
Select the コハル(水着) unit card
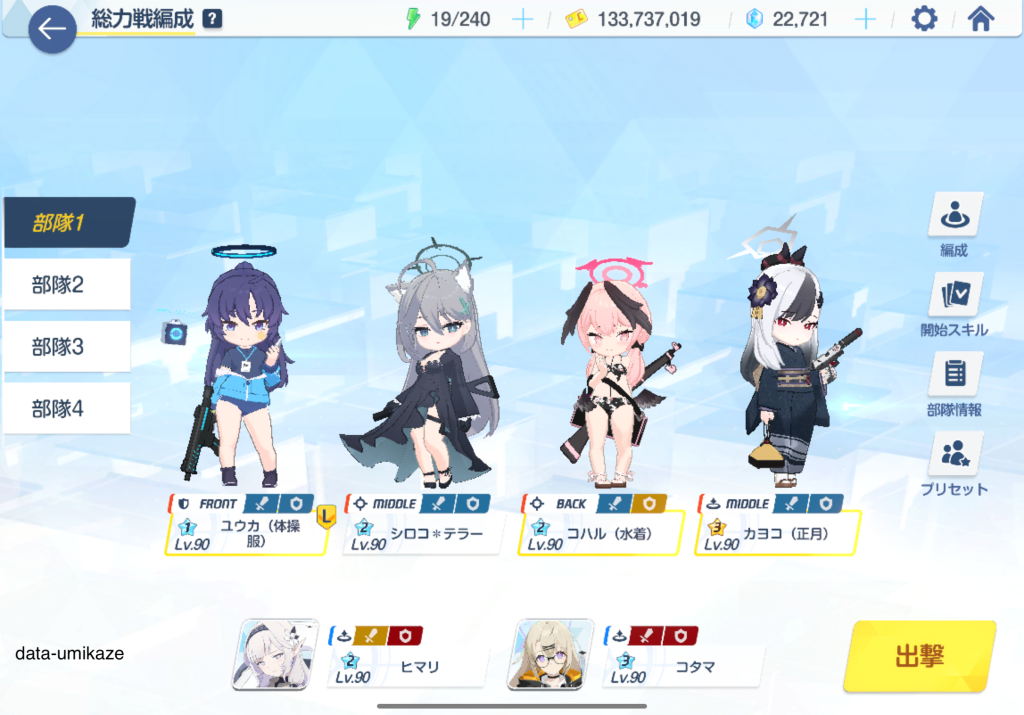(x=599, y=532)
